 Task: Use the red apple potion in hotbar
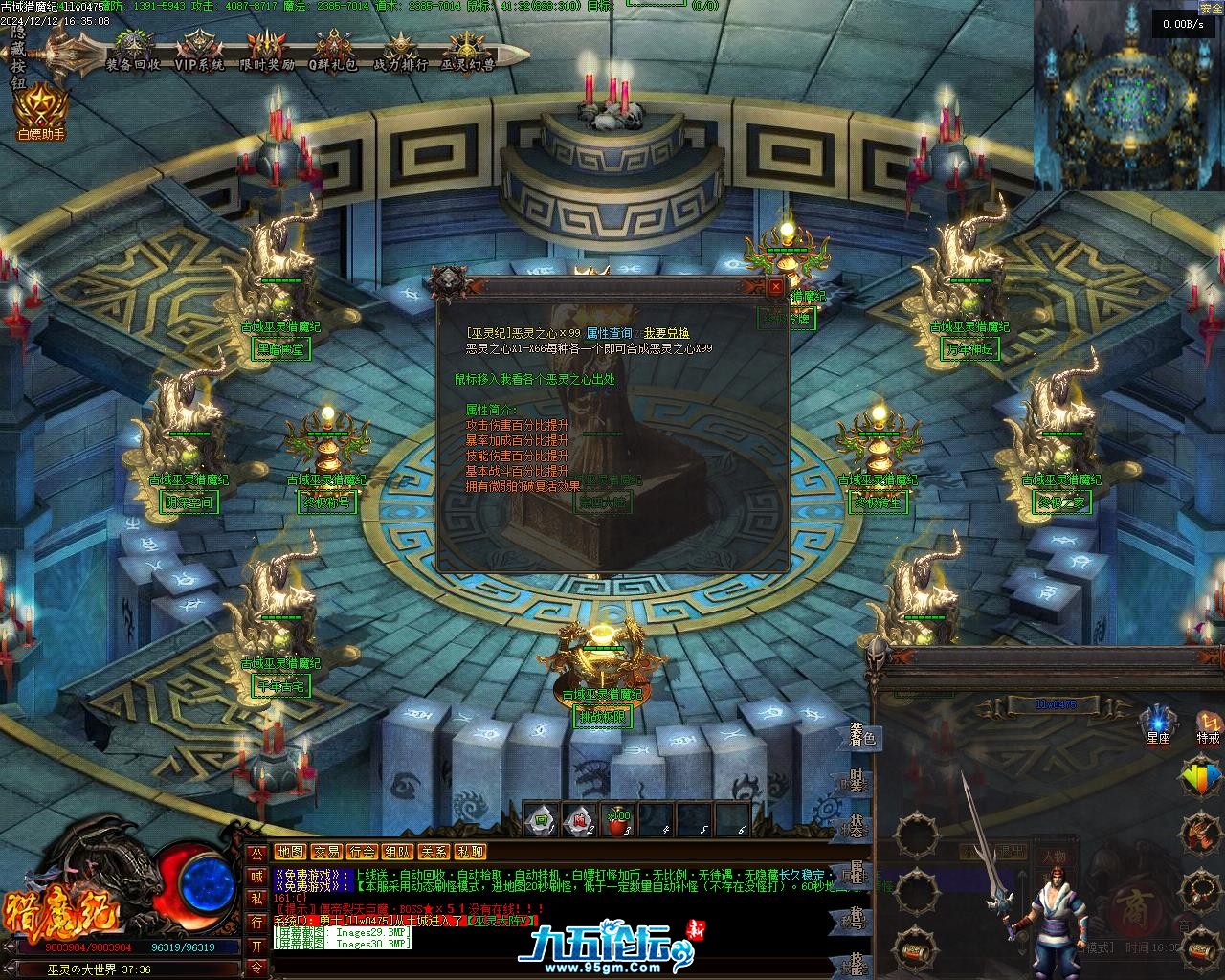pos(619,820)
